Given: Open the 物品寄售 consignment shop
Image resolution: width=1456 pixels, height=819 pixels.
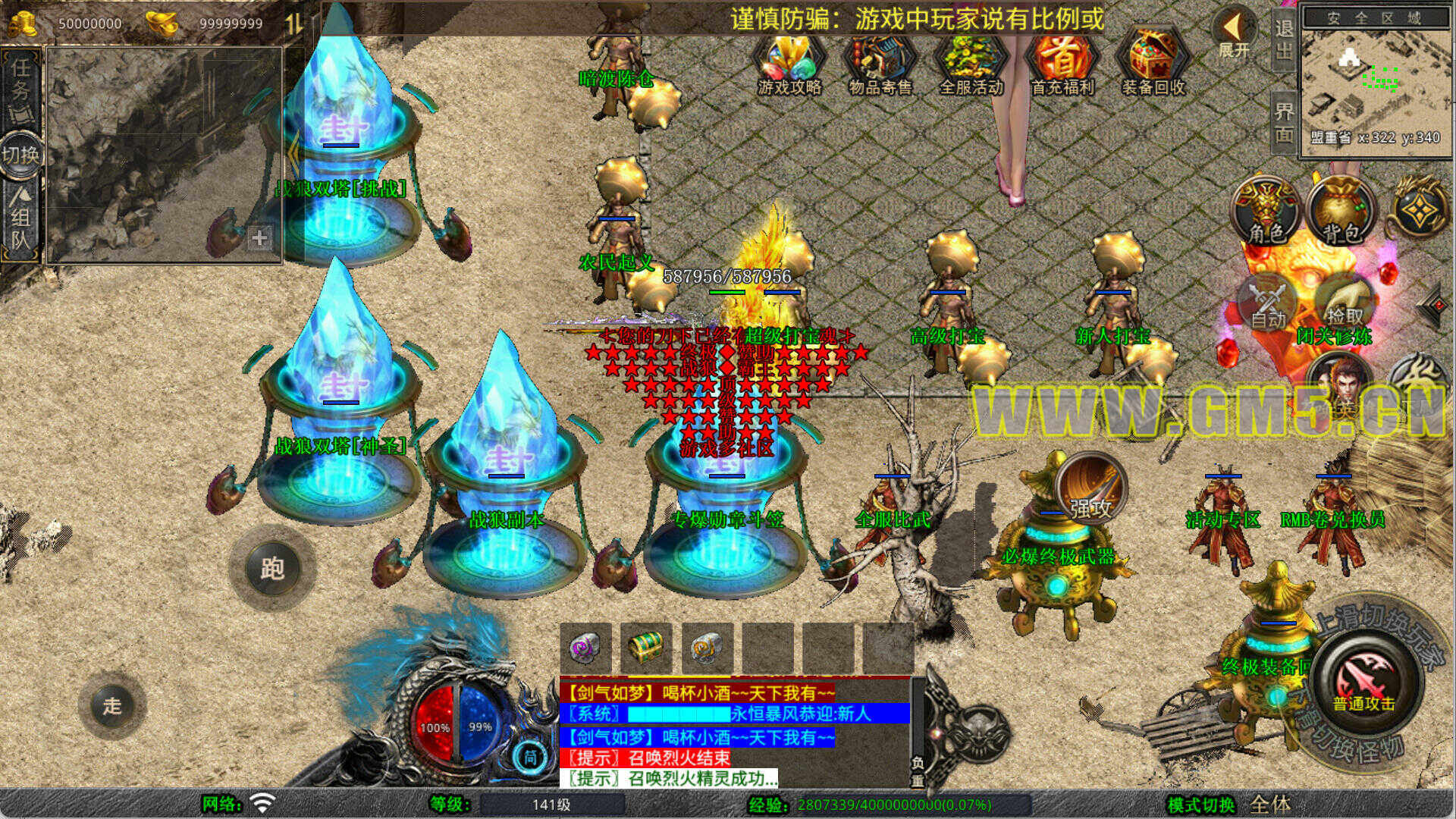Looking at the screenshot, I should coord(880,66).
